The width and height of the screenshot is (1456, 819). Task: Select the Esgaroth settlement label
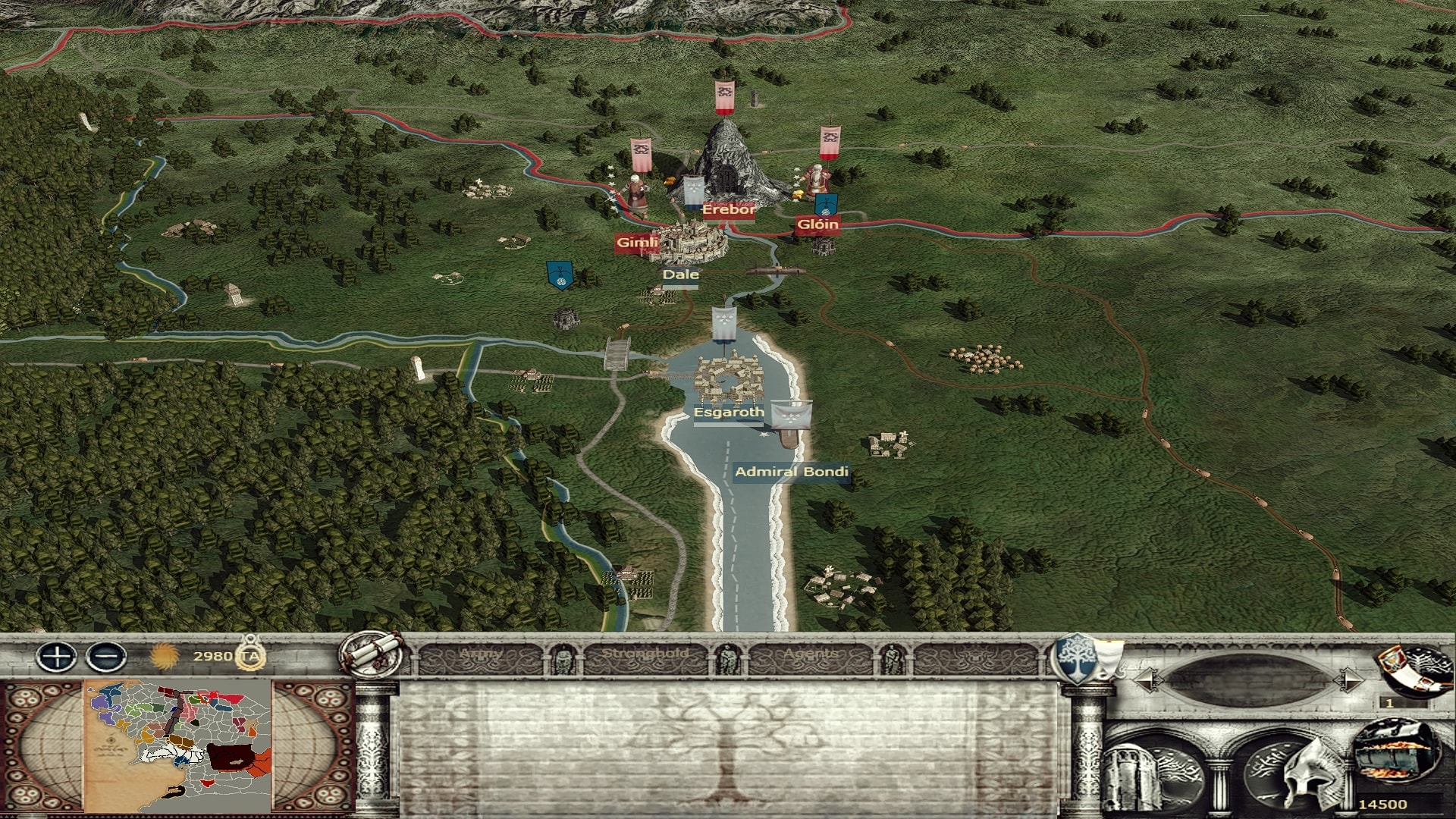pos(728,413)
